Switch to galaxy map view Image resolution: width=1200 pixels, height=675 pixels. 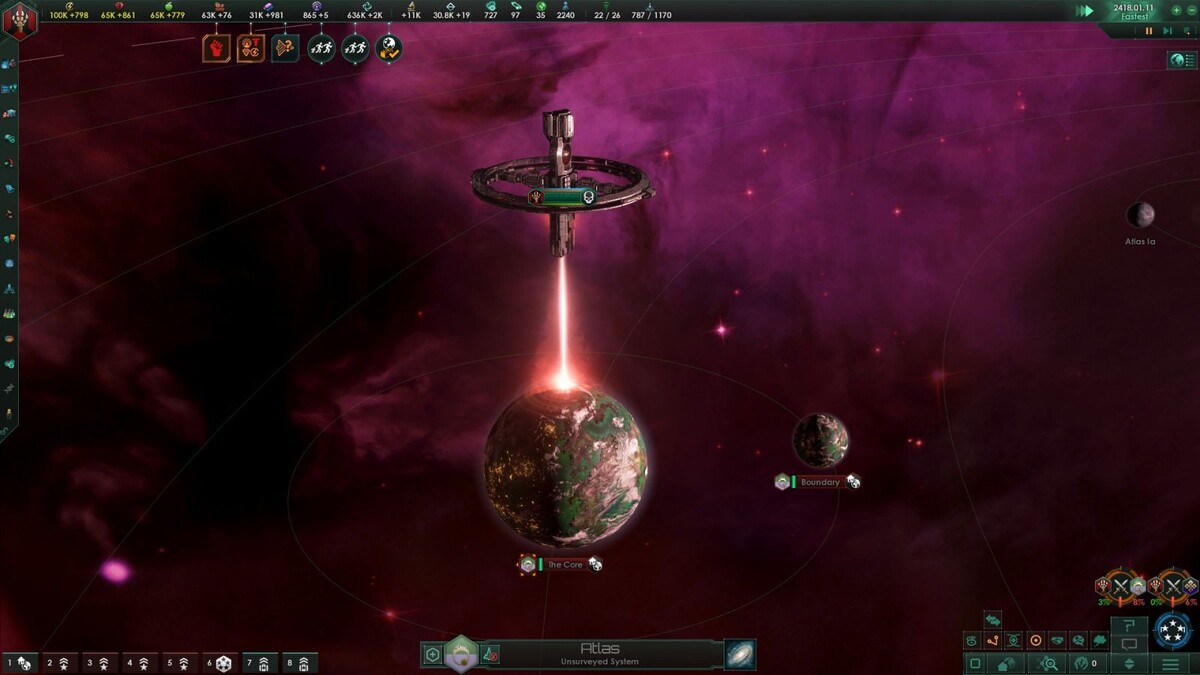tap(740, 655)
